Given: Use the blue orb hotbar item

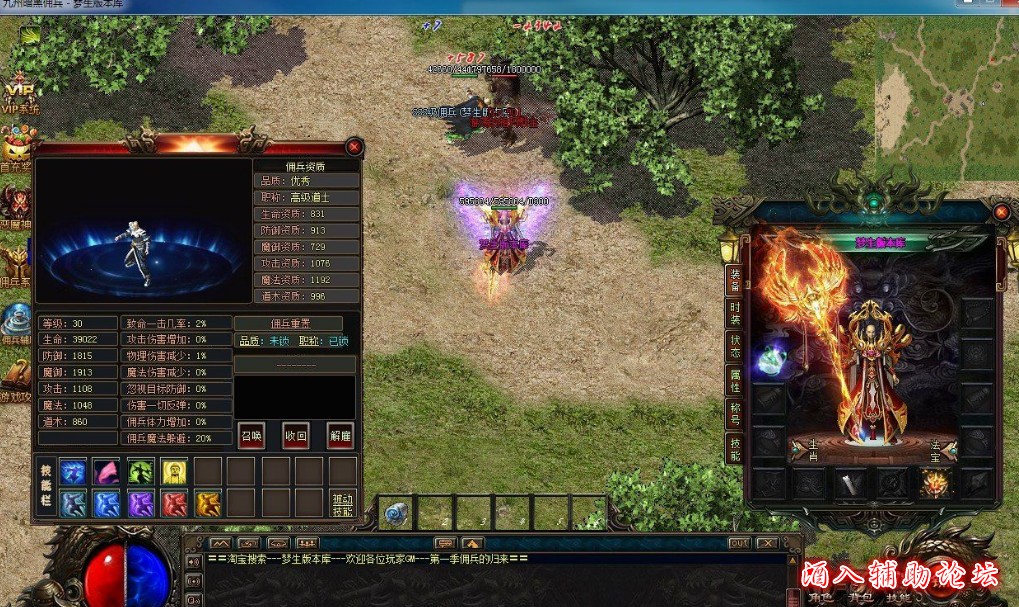Looking at the screenshot, I should (396, 513).
